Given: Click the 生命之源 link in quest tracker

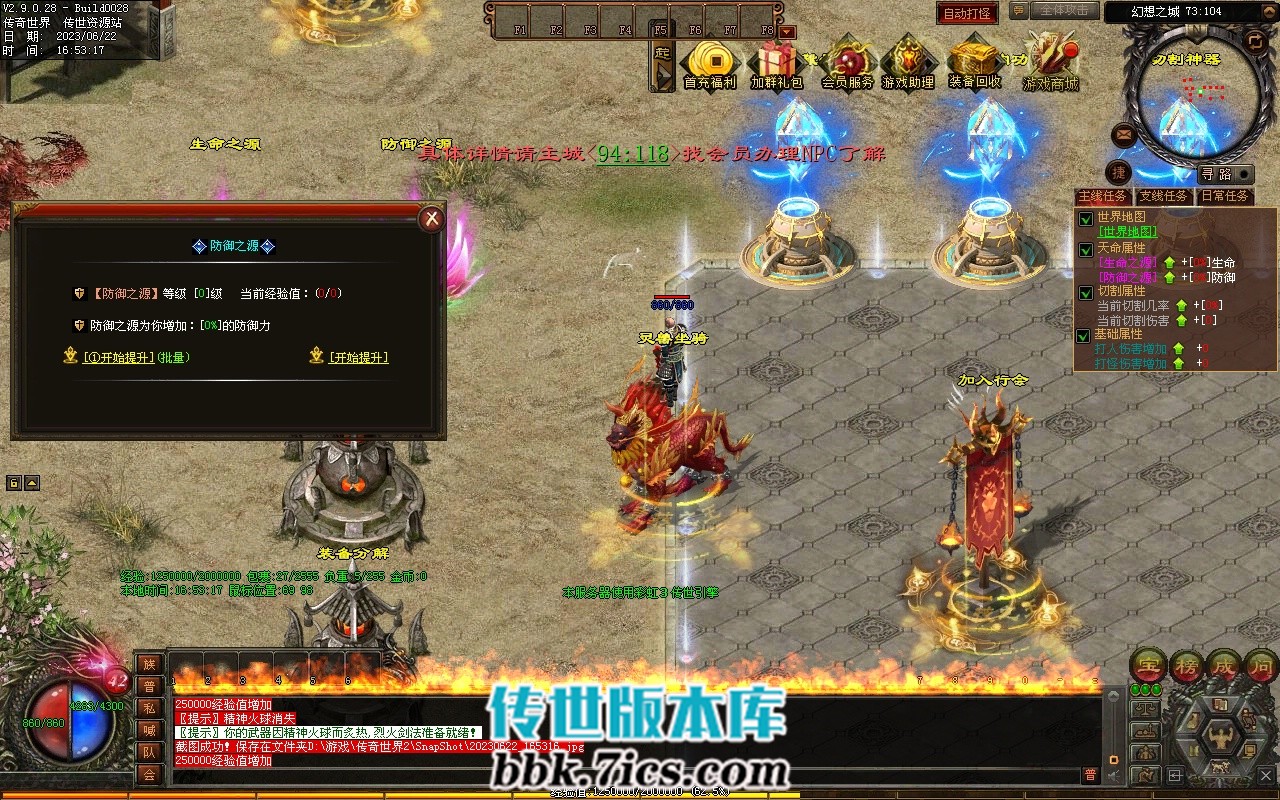Looking at the screenshot, I should click(1128, 262).
